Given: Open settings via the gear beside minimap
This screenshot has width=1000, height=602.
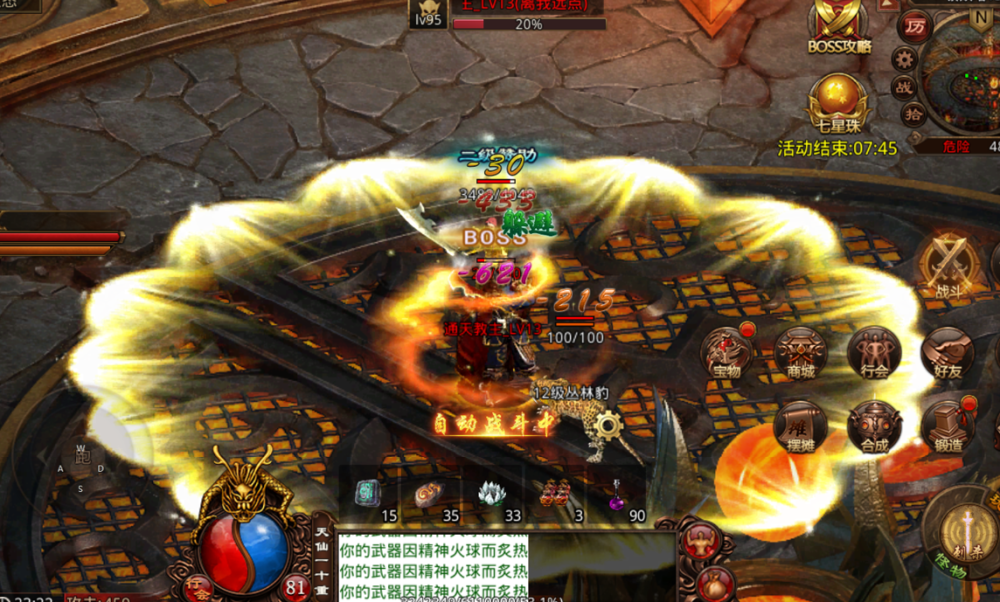Looking at the screenshot, I should click(x=904, y=59).
